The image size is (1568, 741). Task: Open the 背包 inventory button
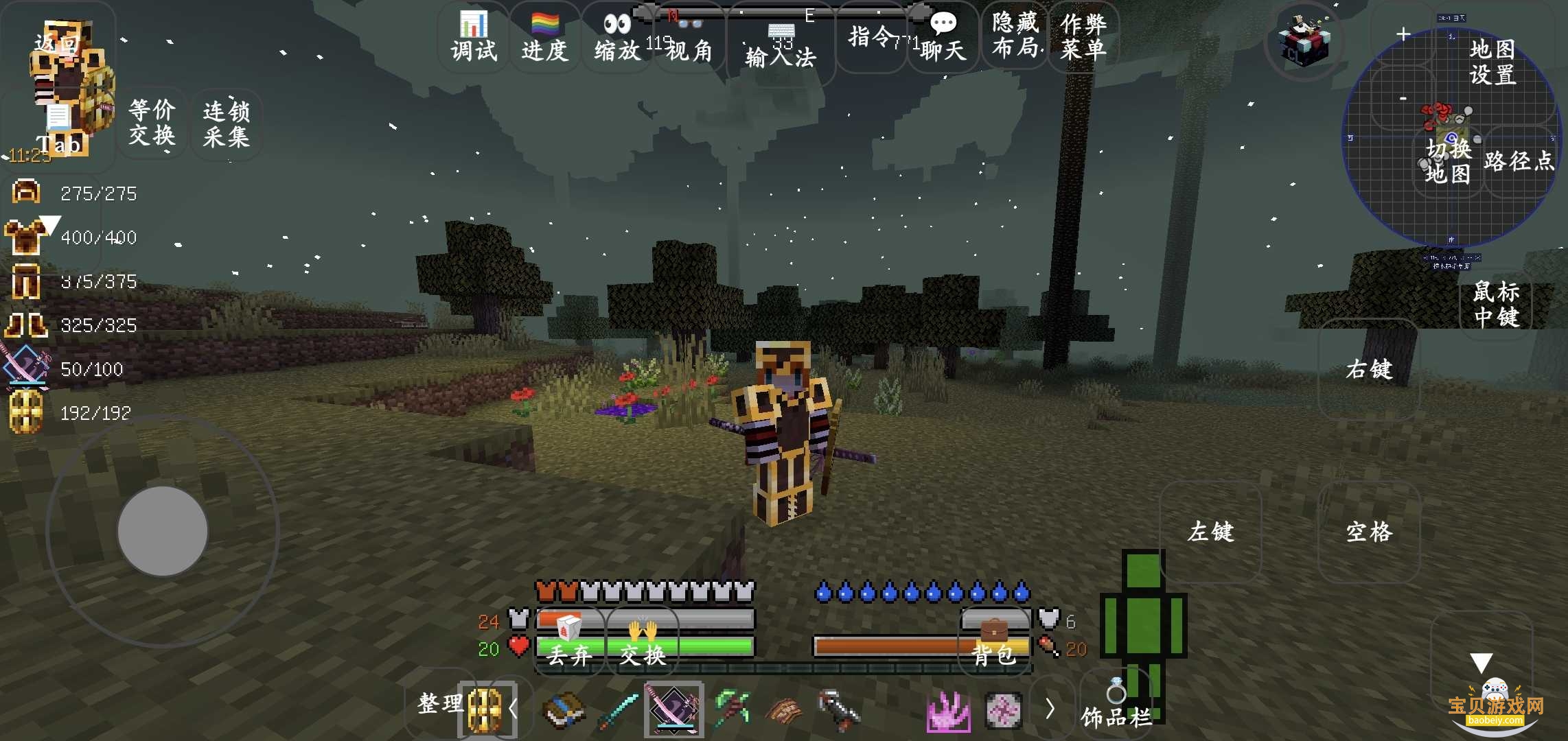click(994, 644)
